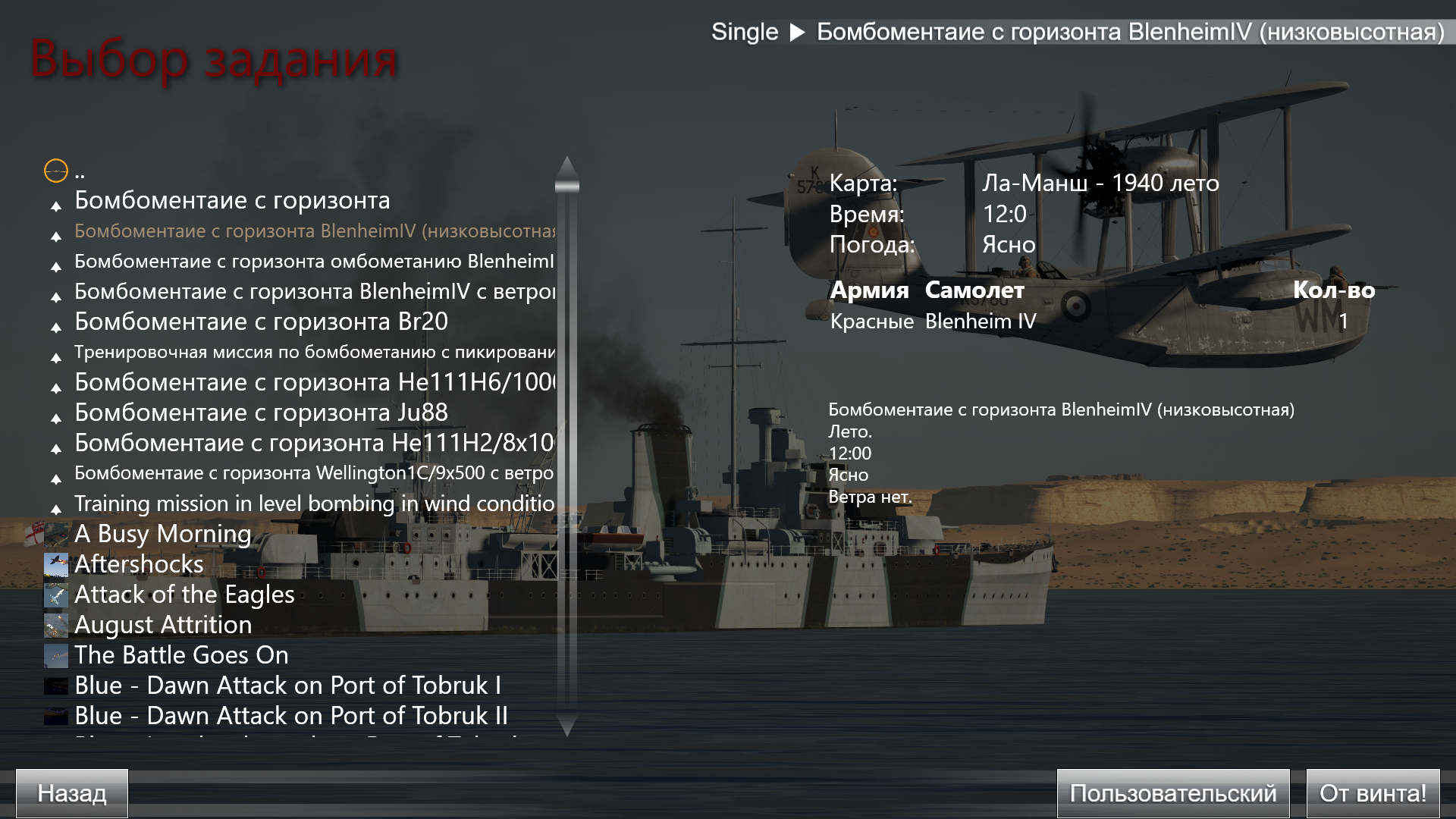Viewport: 1456px width, 819px height.
Task: Select the A Busy Morning mission
Action: pos(162,535)
